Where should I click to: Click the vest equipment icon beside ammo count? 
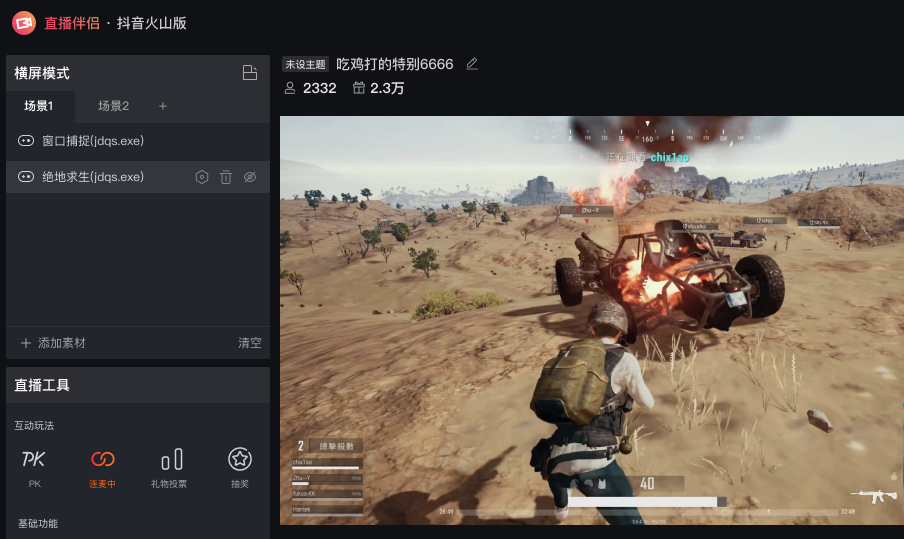(x=603, y=484)
